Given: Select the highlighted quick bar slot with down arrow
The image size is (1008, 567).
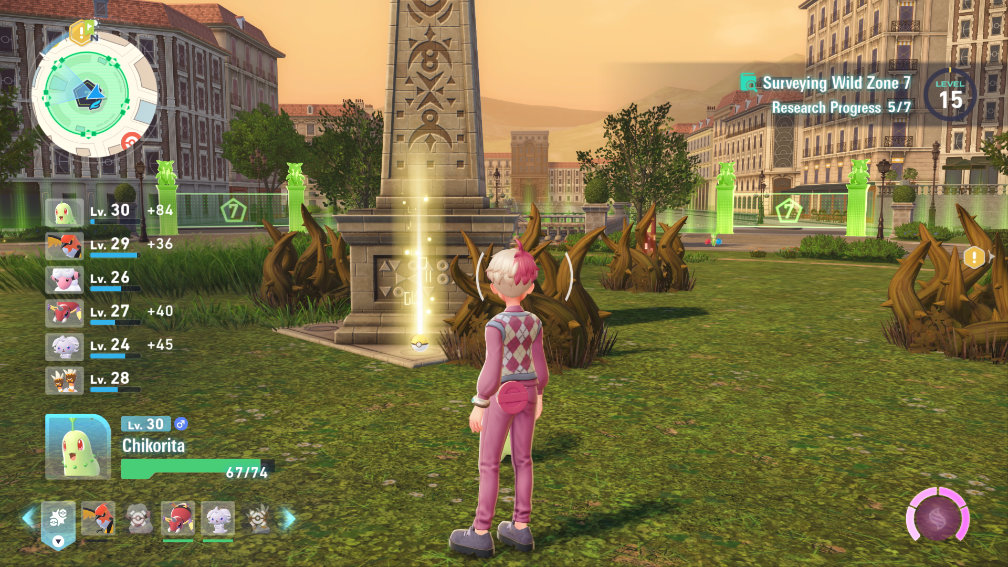Looking at the screenshot, I should coord(58,522).
